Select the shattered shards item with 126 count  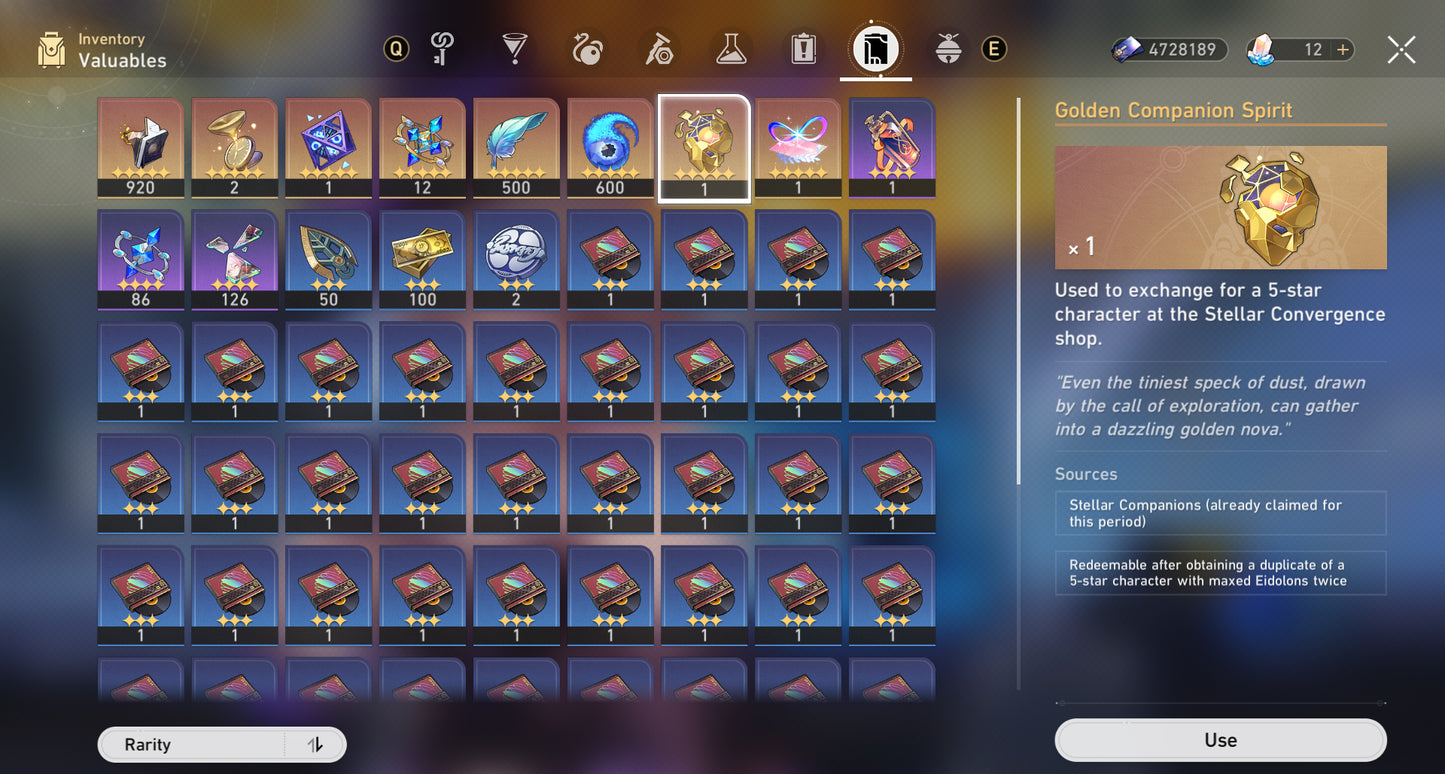click(x=235, y=258)
